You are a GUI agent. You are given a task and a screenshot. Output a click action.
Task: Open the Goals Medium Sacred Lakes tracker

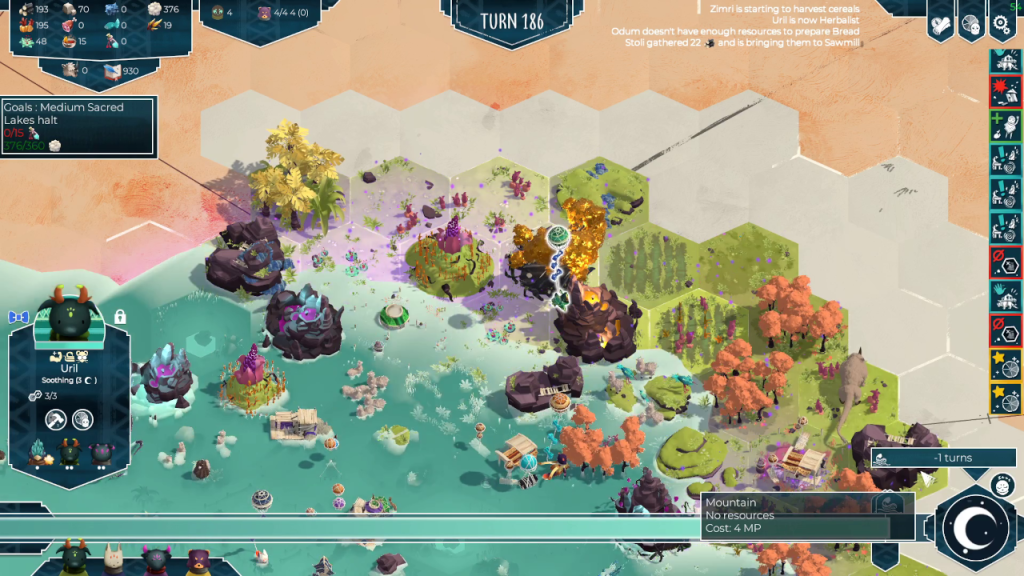(x=78, y=126)
